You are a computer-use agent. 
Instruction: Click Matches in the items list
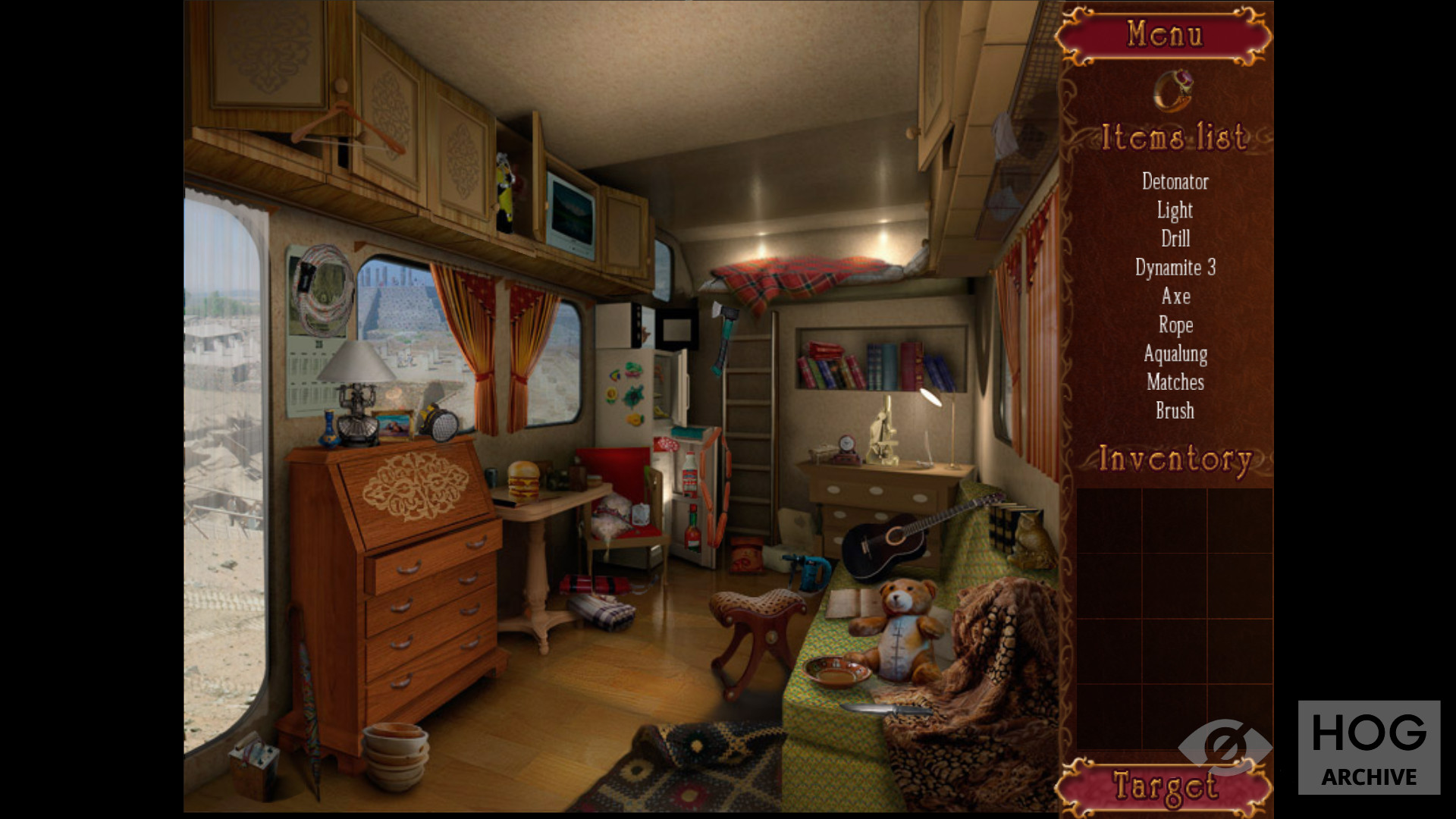coord(1175,382)
